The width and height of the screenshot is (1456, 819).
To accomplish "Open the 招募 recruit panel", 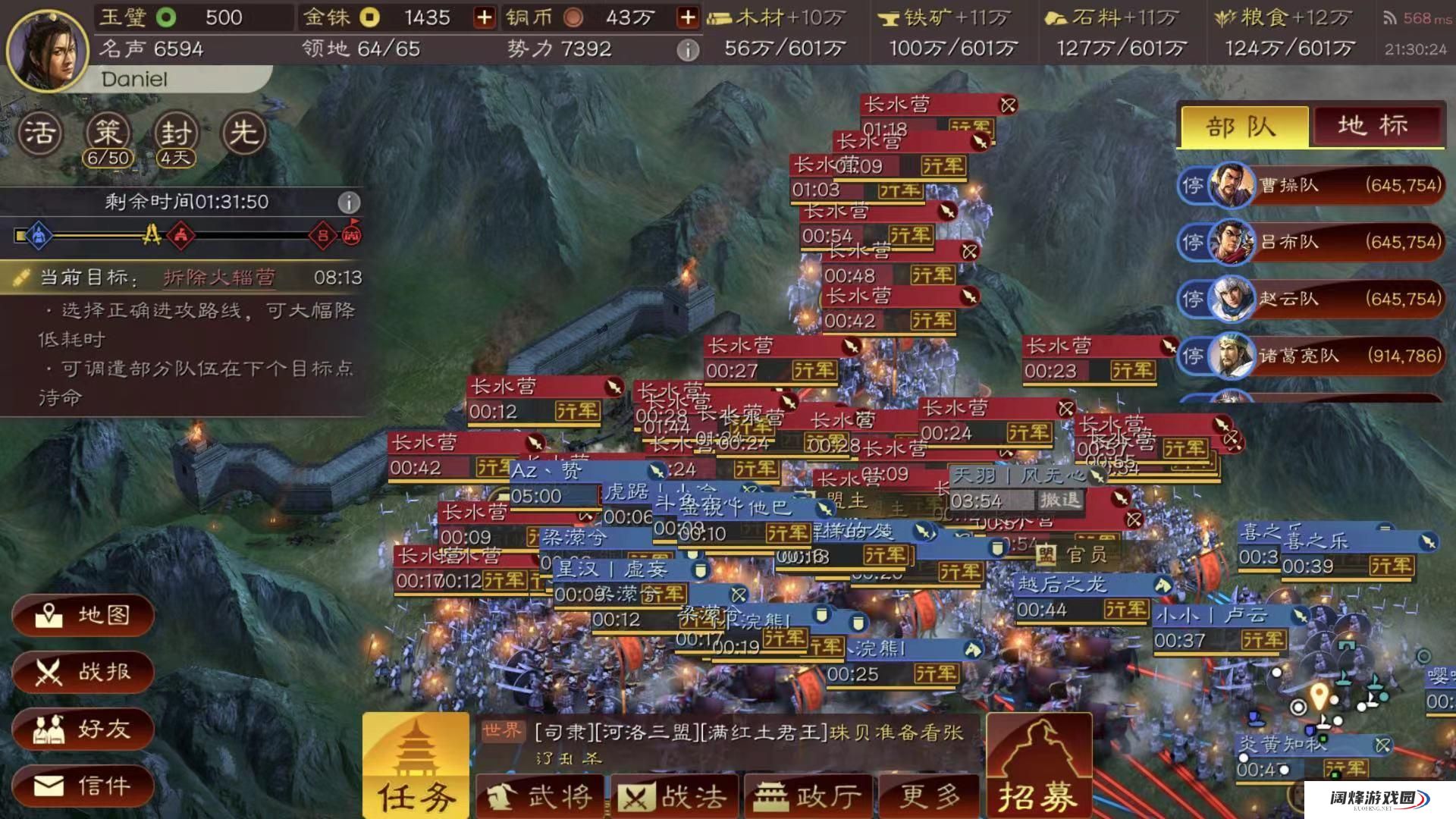I will [x=1039, y=766].
